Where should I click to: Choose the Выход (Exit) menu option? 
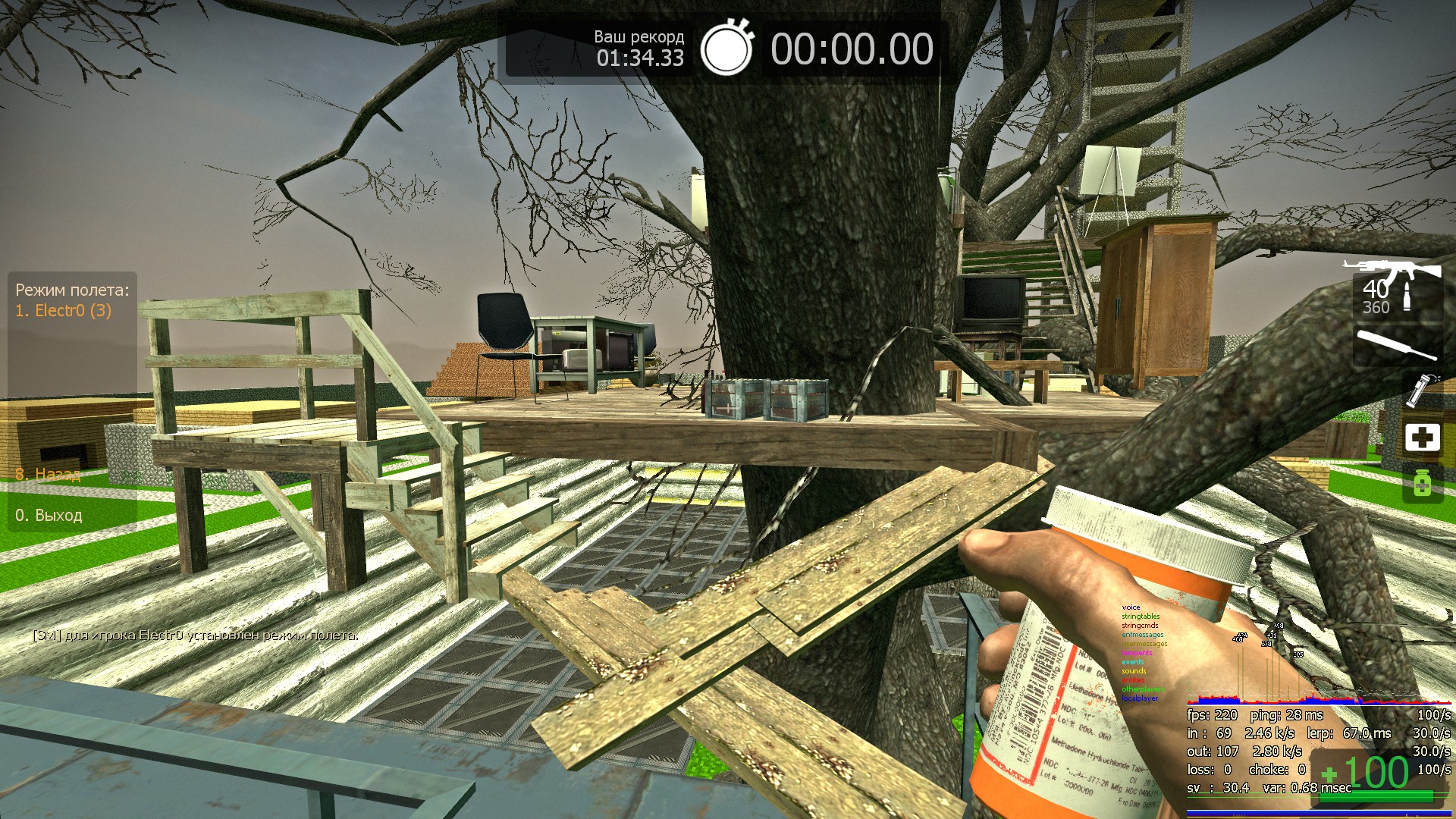click(x=49, y=515)
